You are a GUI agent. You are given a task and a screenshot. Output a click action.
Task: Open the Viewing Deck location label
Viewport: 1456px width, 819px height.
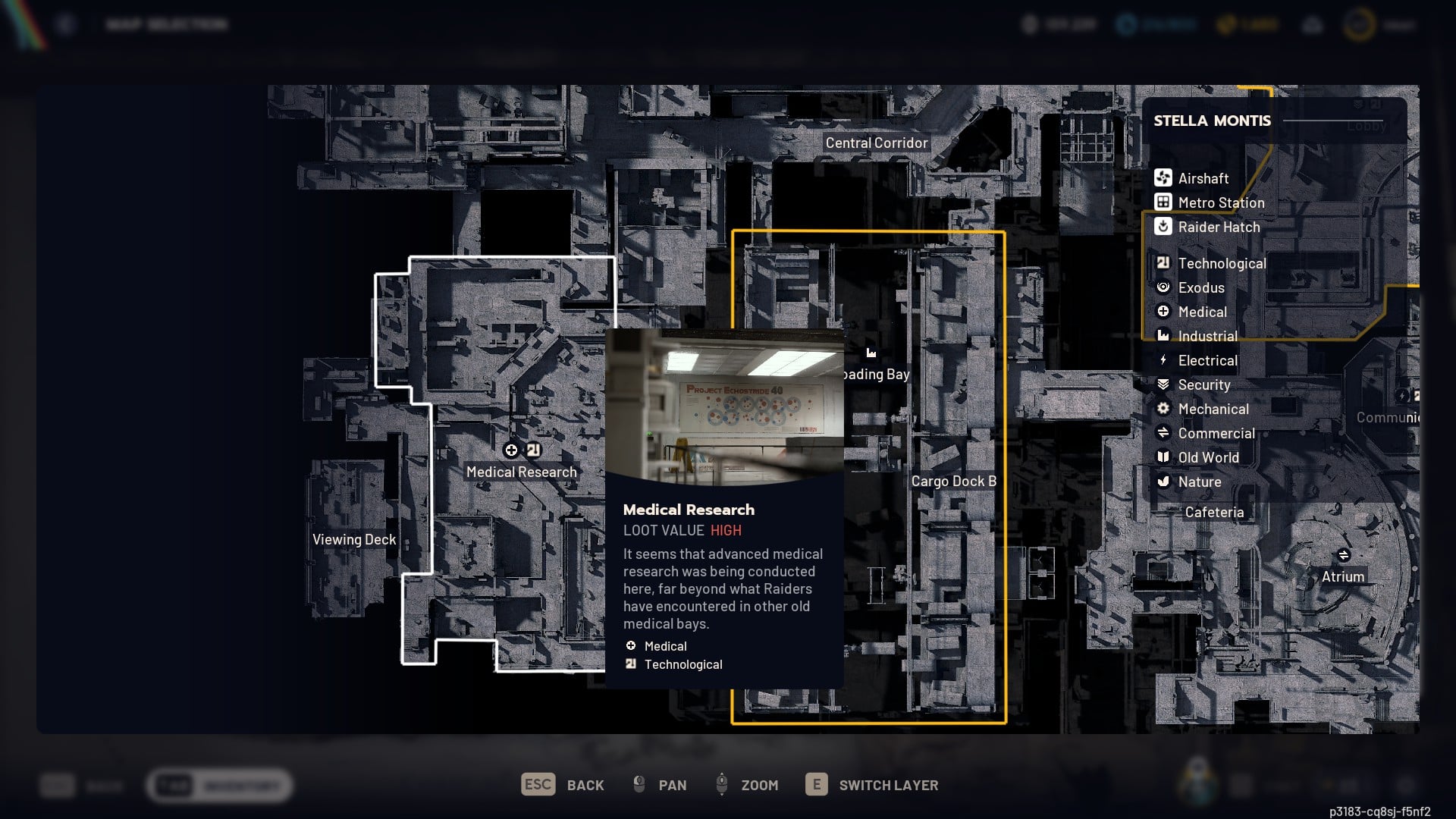pyautogui.click(x=354, y=539)
